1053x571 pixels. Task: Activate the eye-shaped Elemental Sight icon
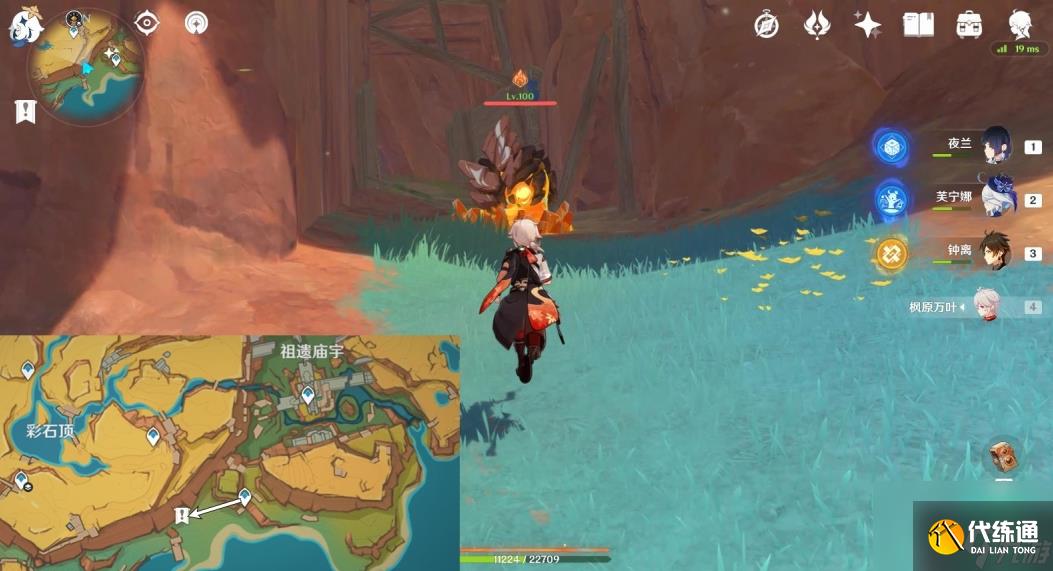click(x=147, y=22)
